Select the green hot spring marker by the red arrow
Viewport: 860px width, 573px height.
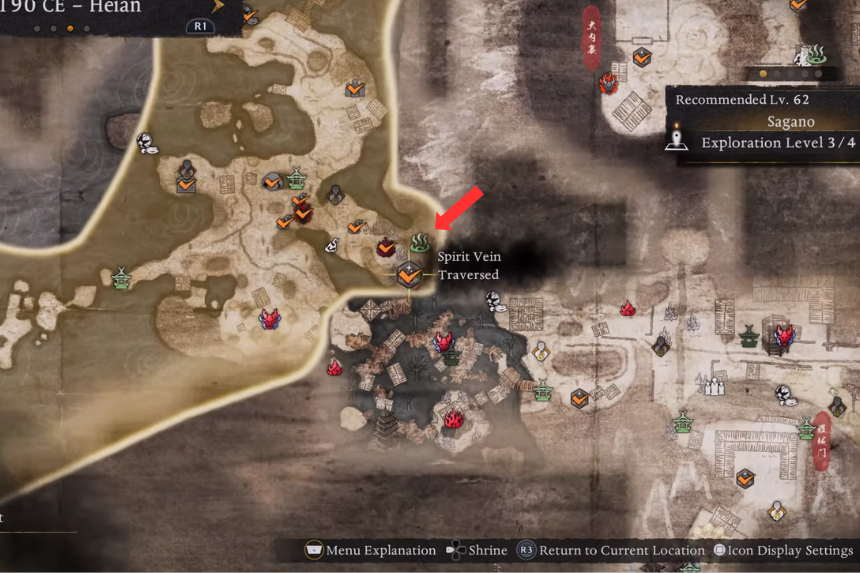tap(420, 242)
